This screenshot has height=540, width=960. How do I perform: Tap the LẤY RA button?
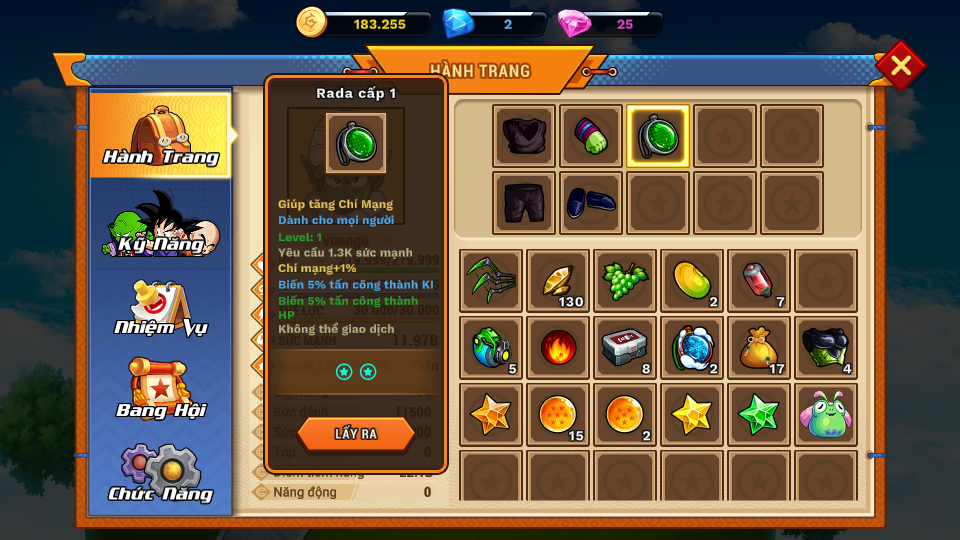pos(356,434)
